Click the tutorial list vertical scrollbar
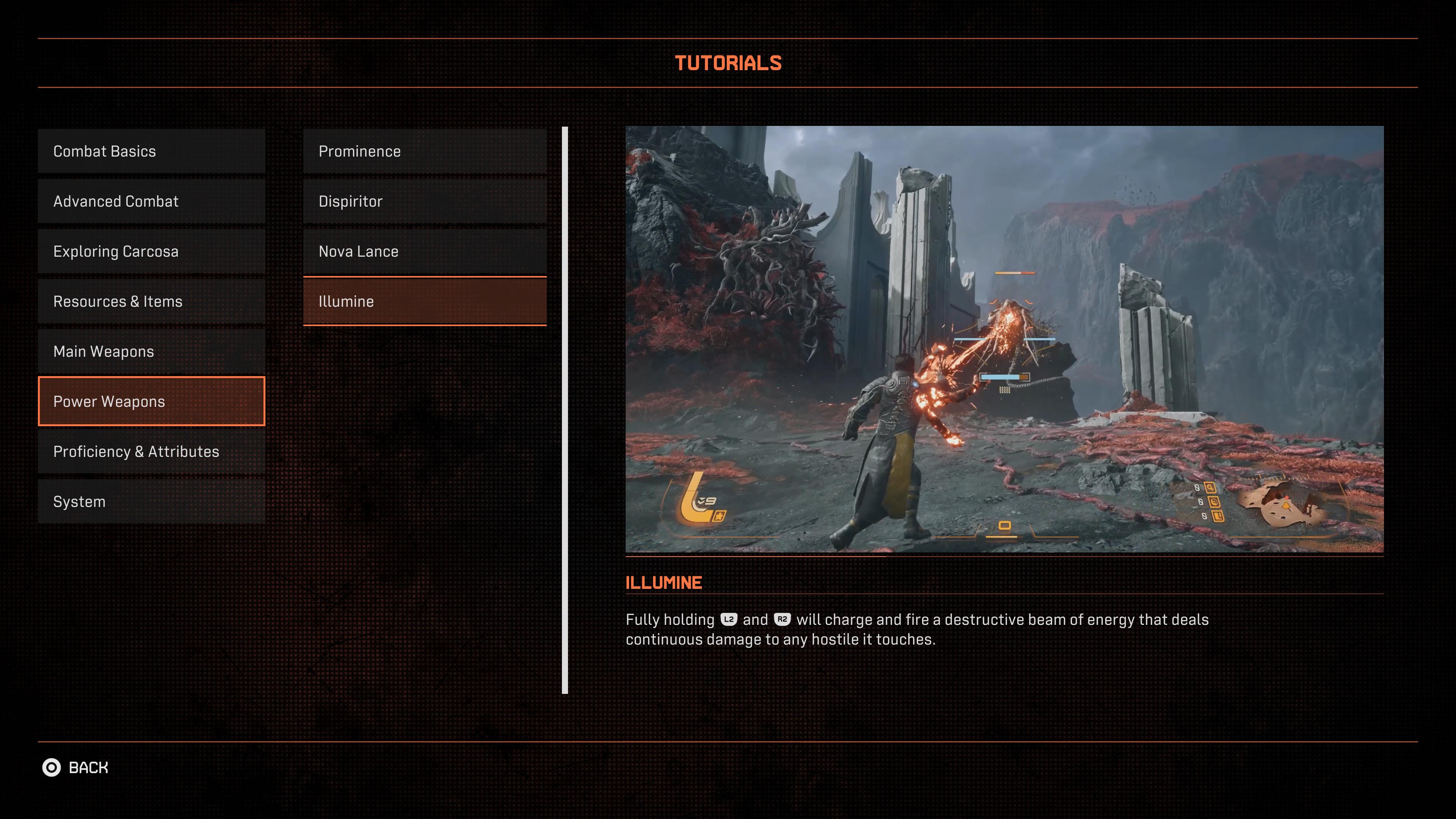The width and height of the screenshot is (1456, 819). coord(565,410)
